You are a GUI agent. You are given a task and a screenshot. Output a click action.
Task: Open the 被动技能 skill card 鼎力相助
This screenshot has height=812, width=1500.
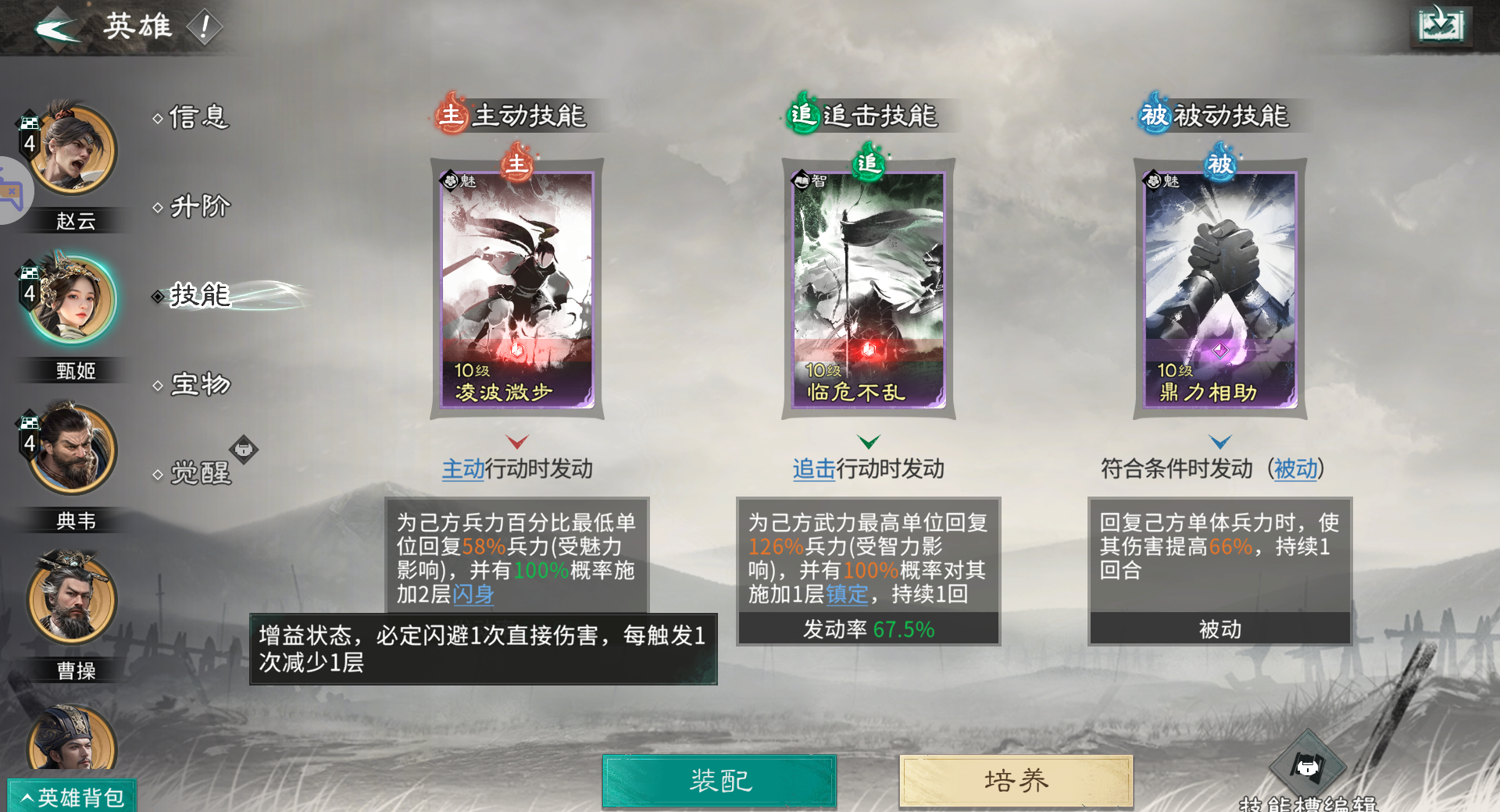click(x=1219, y=289)
